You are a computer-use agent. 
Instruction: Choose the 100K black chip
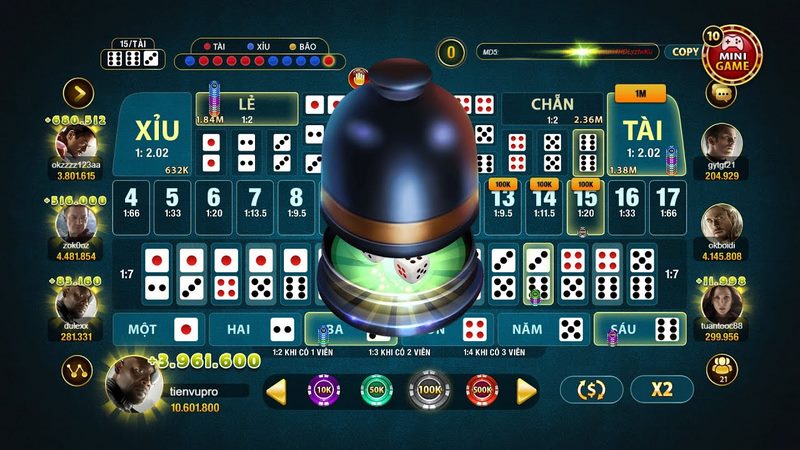tap(429, 389)
